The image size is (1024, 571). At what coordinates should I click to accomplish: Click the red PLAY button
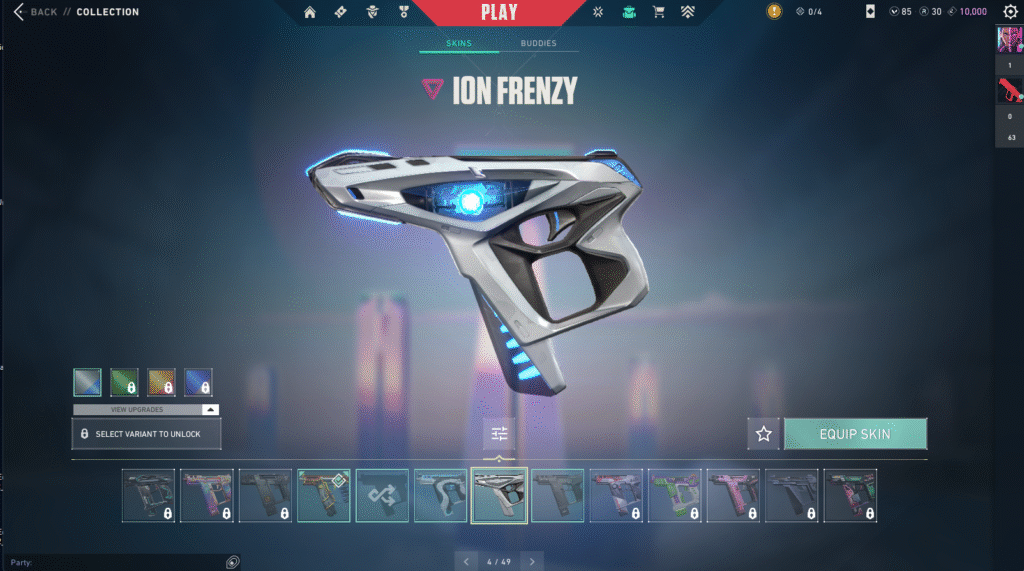[499, 12]
